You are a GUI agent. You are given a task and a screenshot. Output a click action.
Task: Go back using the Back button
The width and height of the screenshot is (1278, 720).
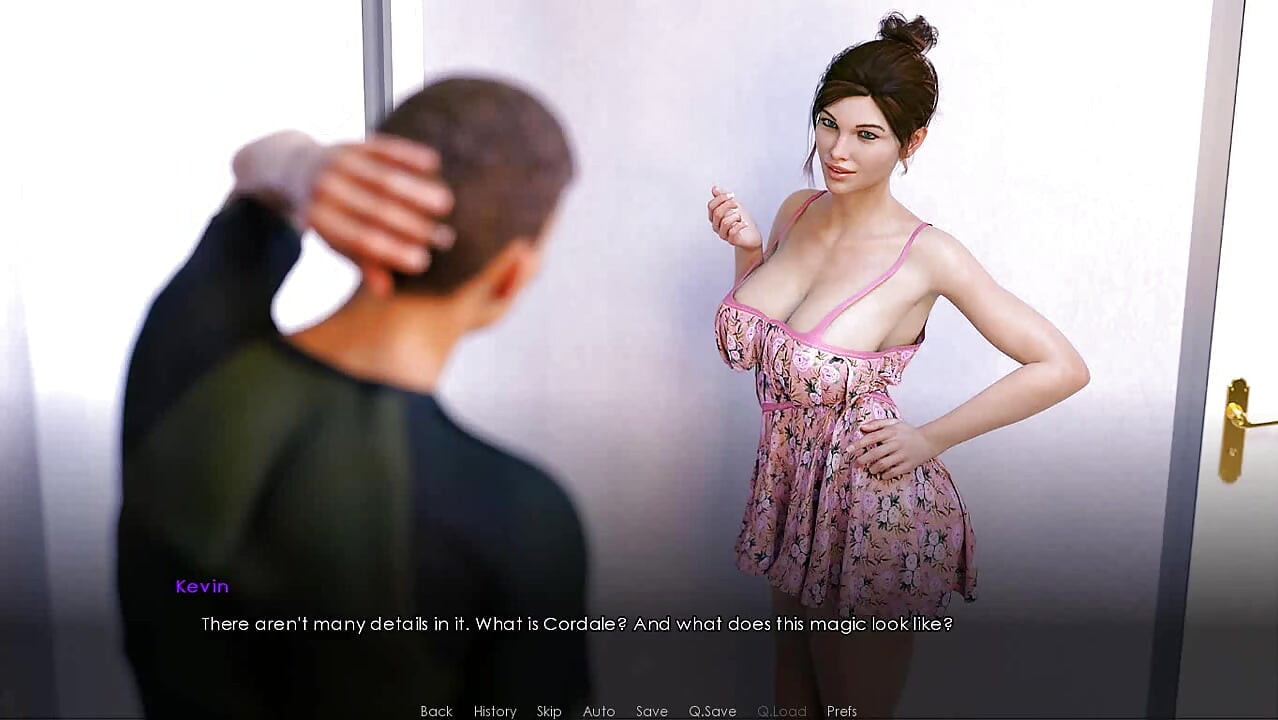436,711
